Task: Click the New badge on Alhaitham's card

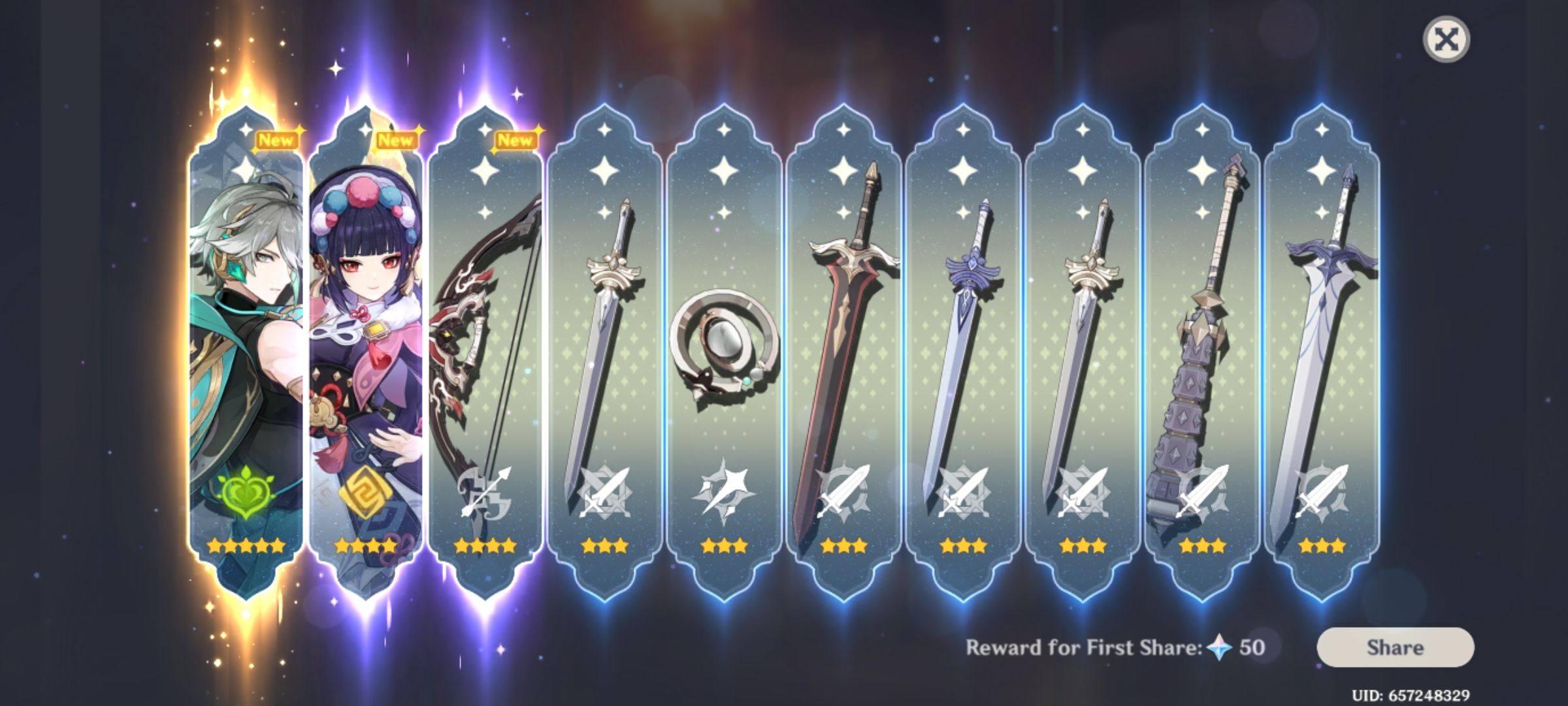Action: [277, 139]
